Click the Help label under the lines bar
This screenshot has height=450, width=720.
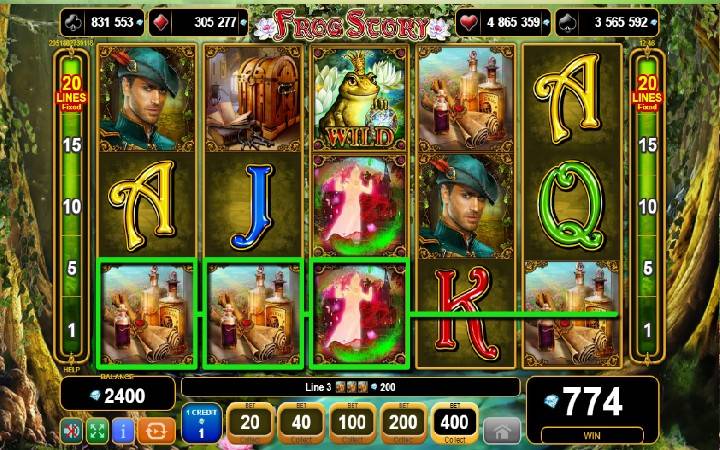click(70, 367)
